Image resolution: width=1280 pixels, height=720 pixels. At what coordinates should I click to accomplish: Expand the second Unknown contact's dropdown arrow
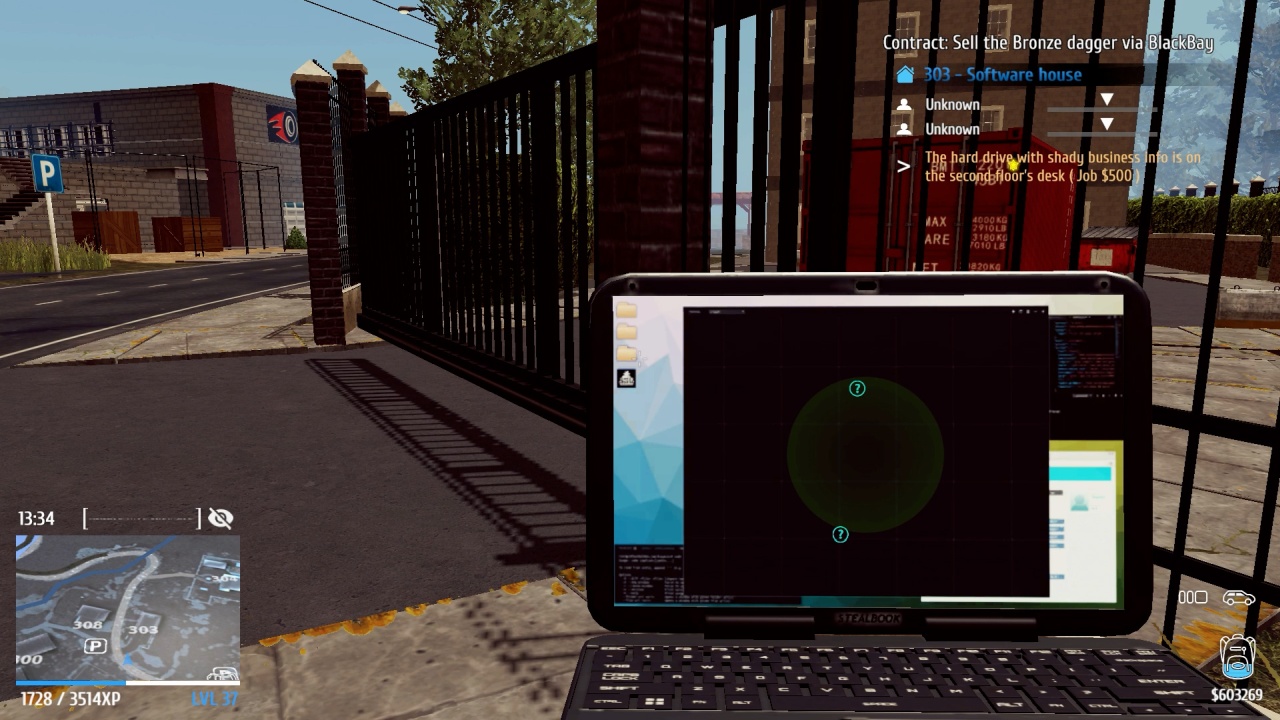coord(1107,125)
